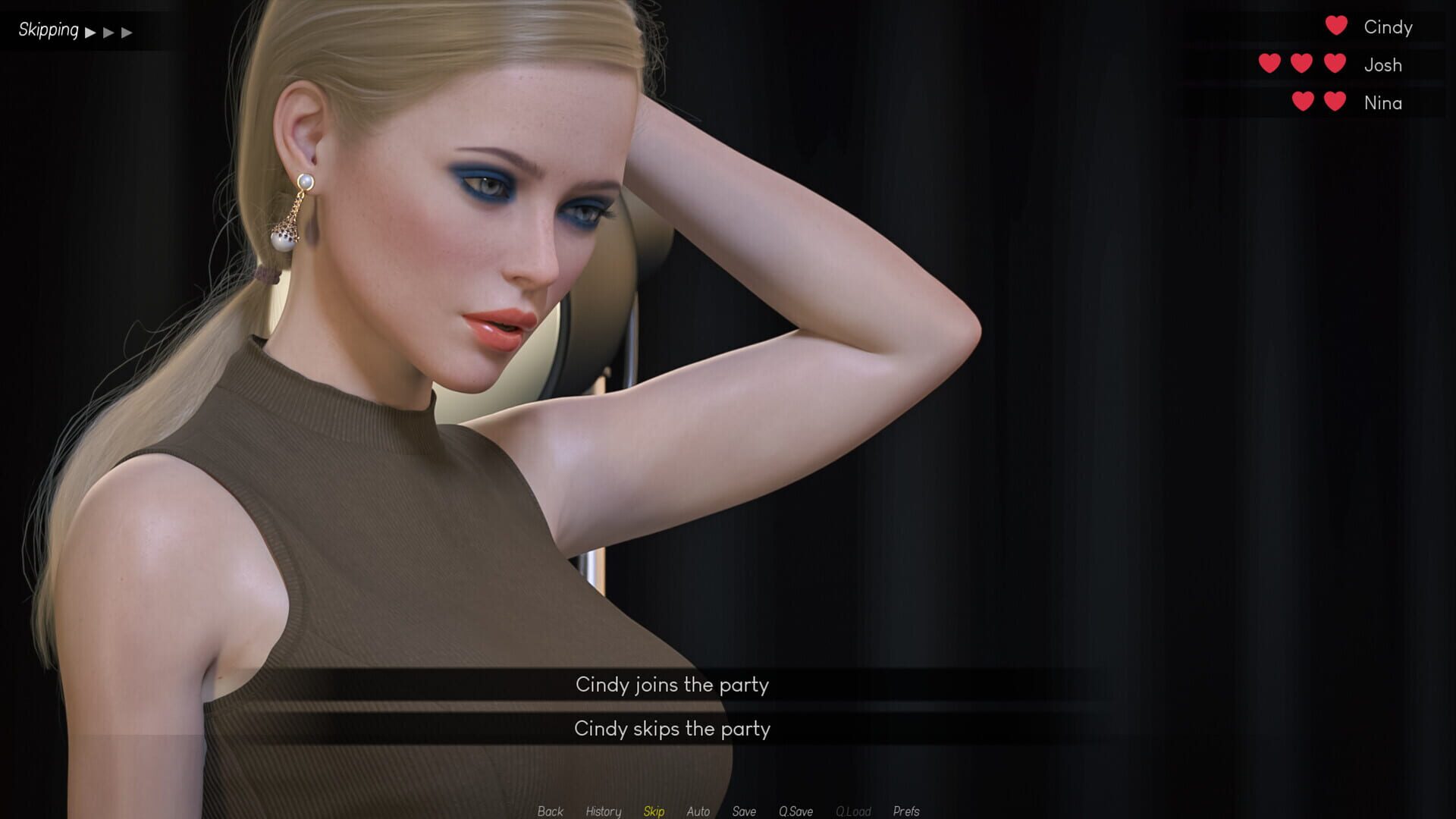Click the Skipping fast-forward arrows
The image size is (1456, 819).
110,31
